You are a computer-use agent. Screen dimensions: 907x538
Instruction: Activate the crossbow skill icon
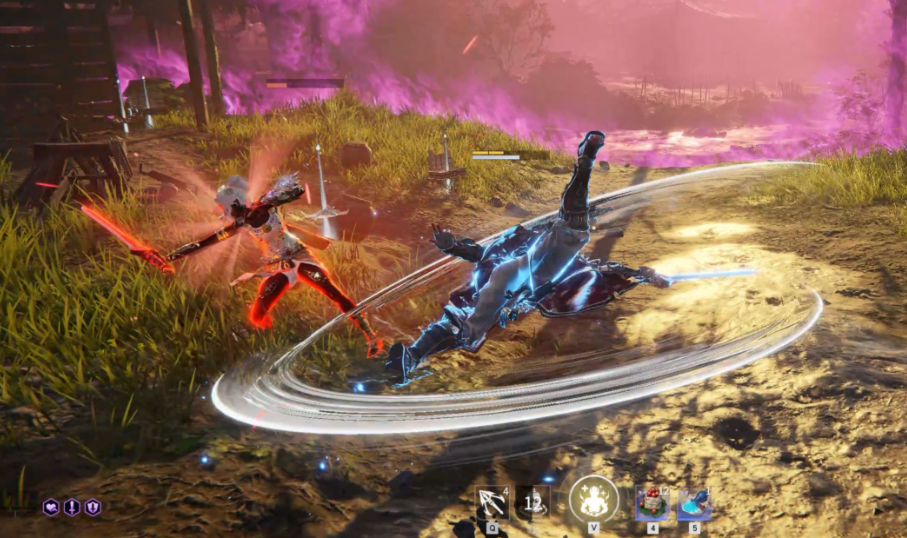(492, 502)
